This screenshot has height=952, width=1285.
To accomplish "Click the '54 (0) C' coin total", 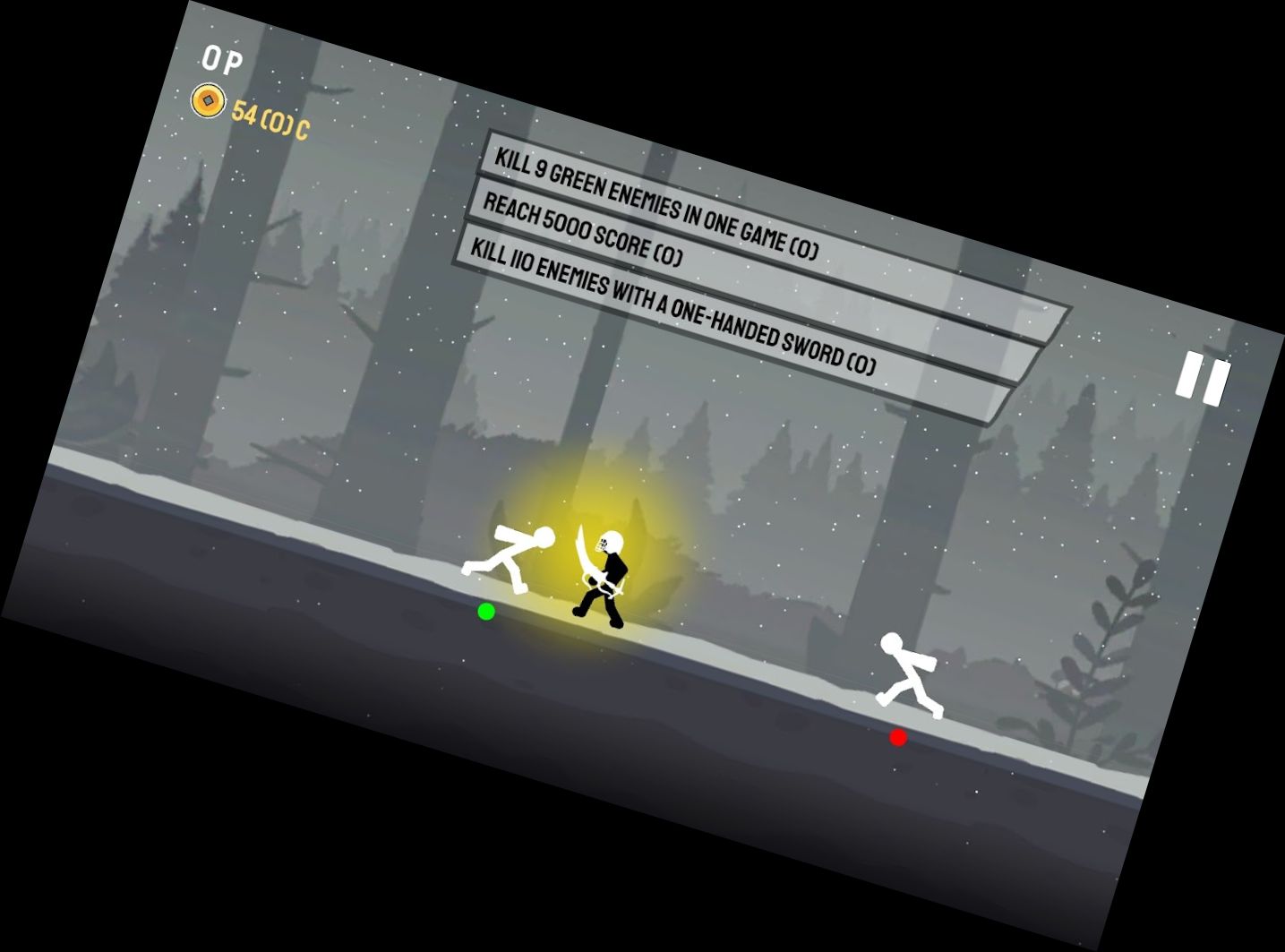I will [x=269, y=118].
